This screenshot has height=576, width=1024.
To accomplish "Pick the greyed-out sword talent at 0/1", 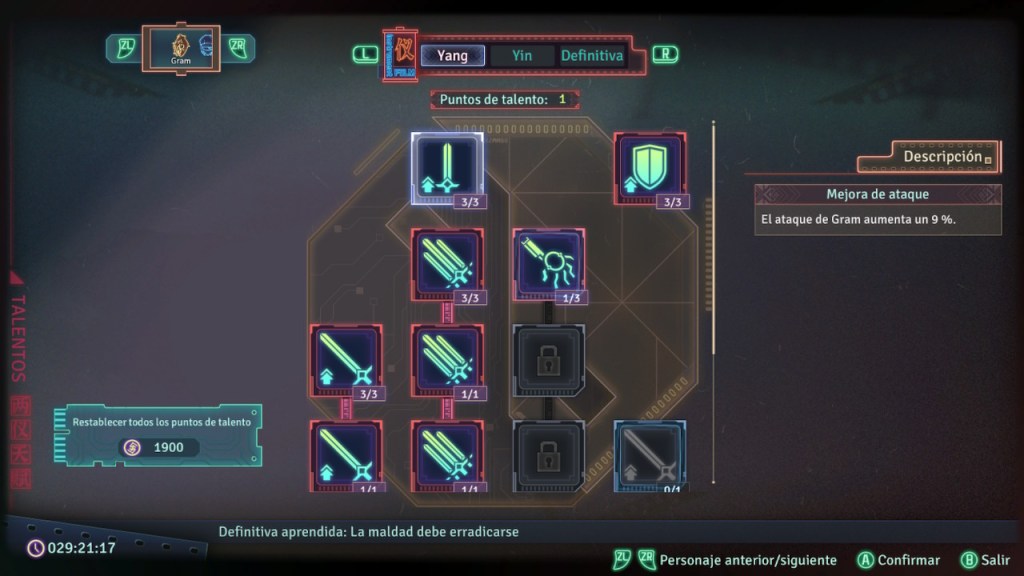I will click(651, 456).
